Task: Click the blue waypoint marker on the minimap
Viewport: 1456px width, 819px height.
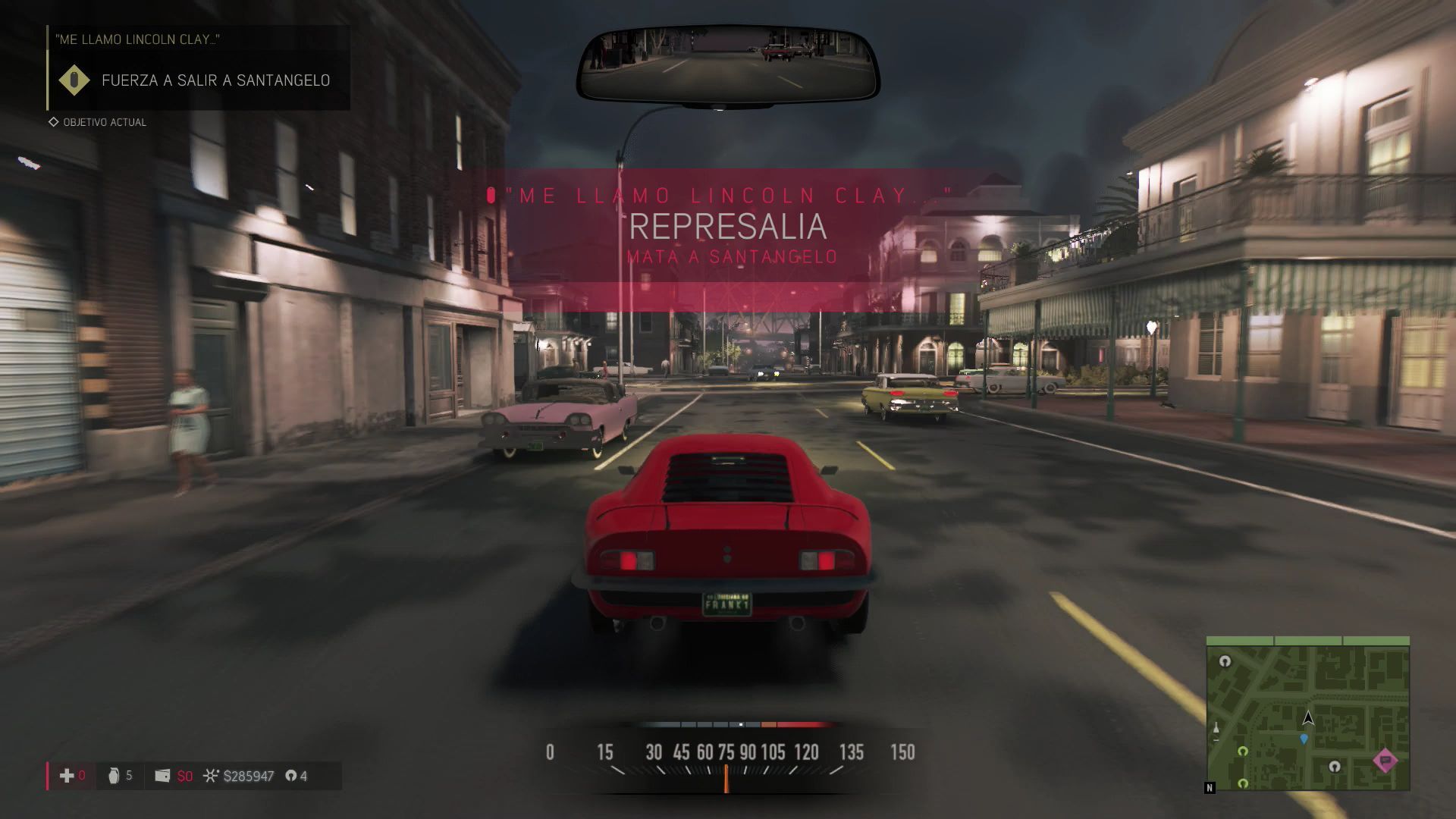Action: click(x=1304, y=739)
